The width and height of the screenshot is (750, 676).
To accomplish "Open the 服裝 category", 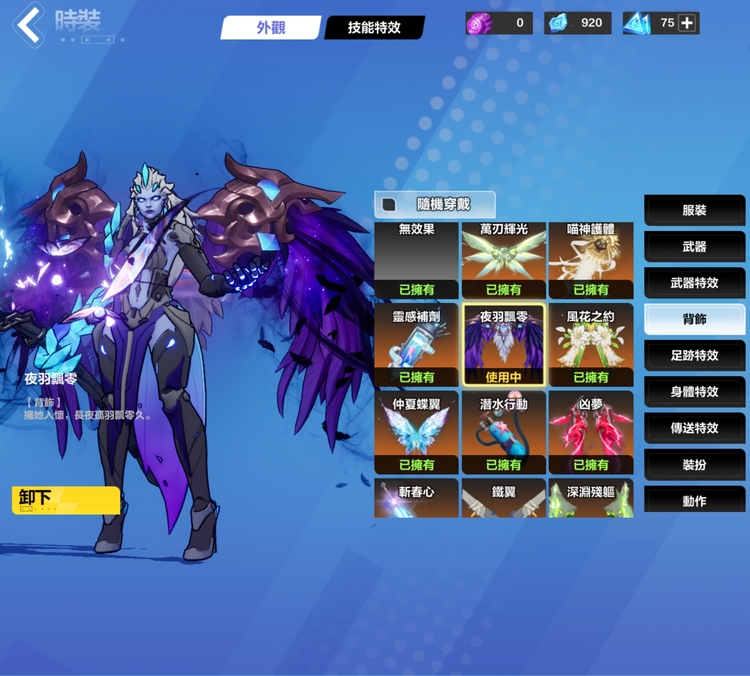I will pos(694,210).
